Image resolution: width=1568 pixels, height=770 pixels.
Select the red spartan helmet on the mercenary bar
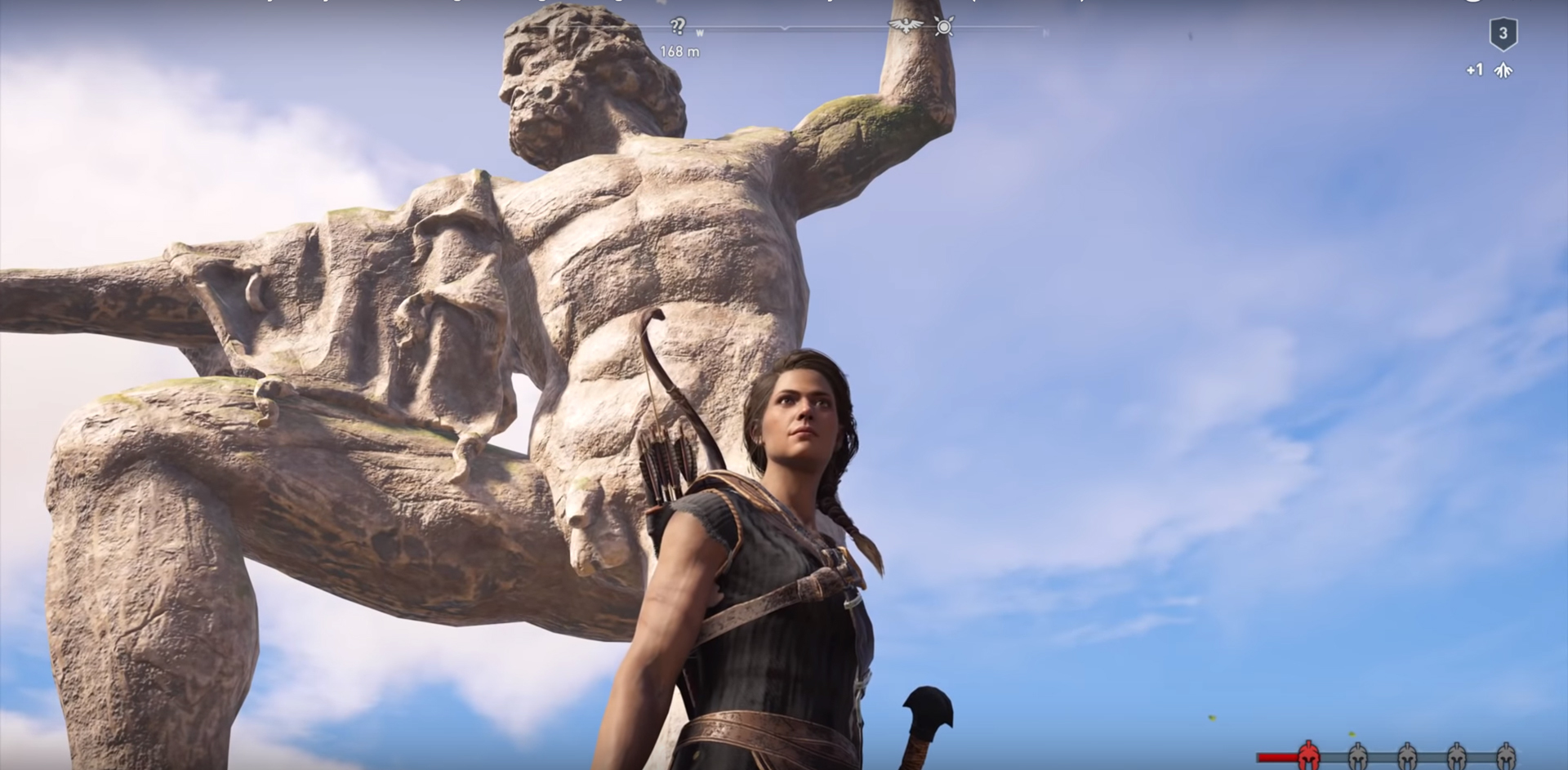1309,754
